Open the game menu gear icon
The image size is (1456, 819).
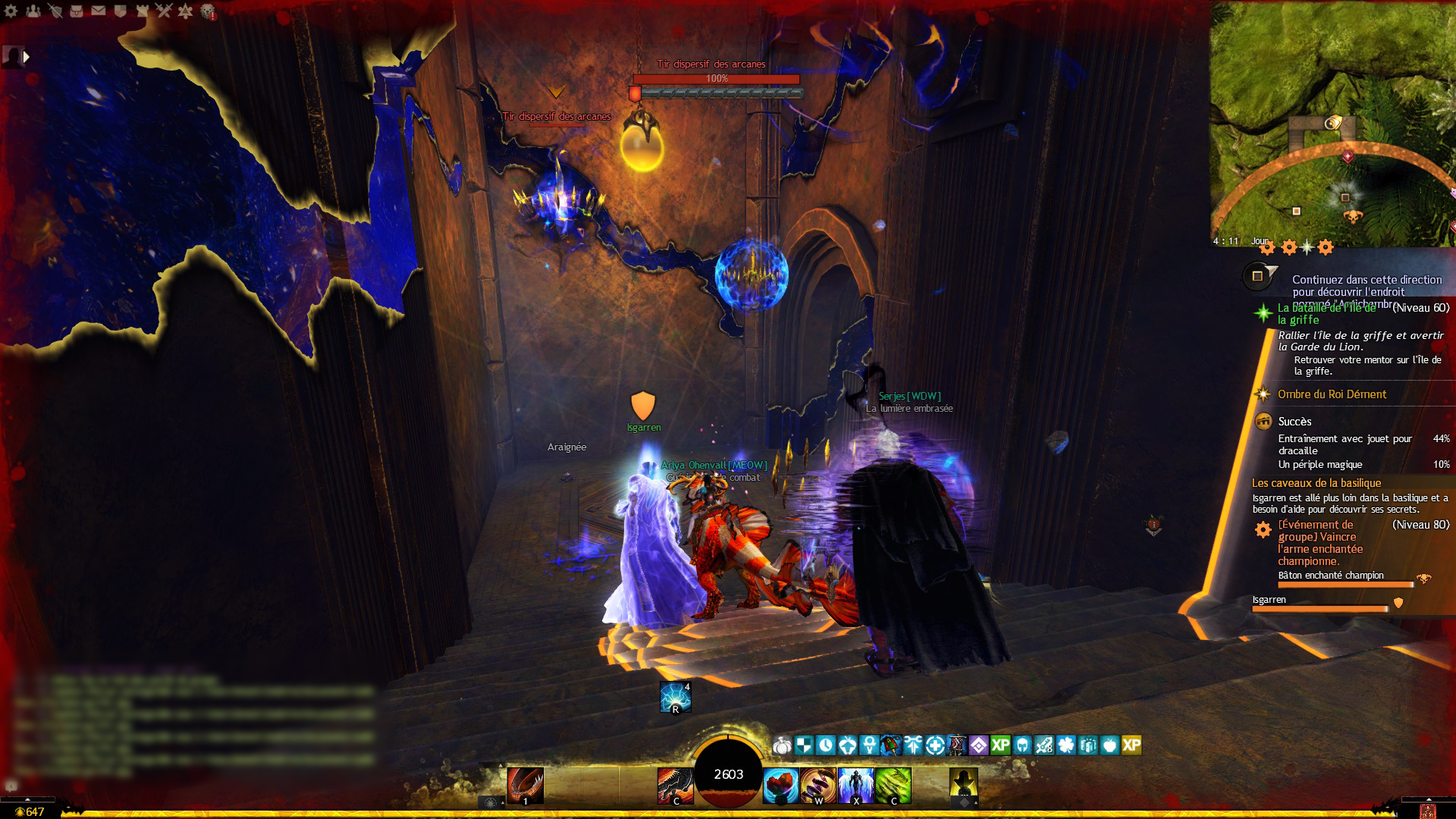point(11,11)
